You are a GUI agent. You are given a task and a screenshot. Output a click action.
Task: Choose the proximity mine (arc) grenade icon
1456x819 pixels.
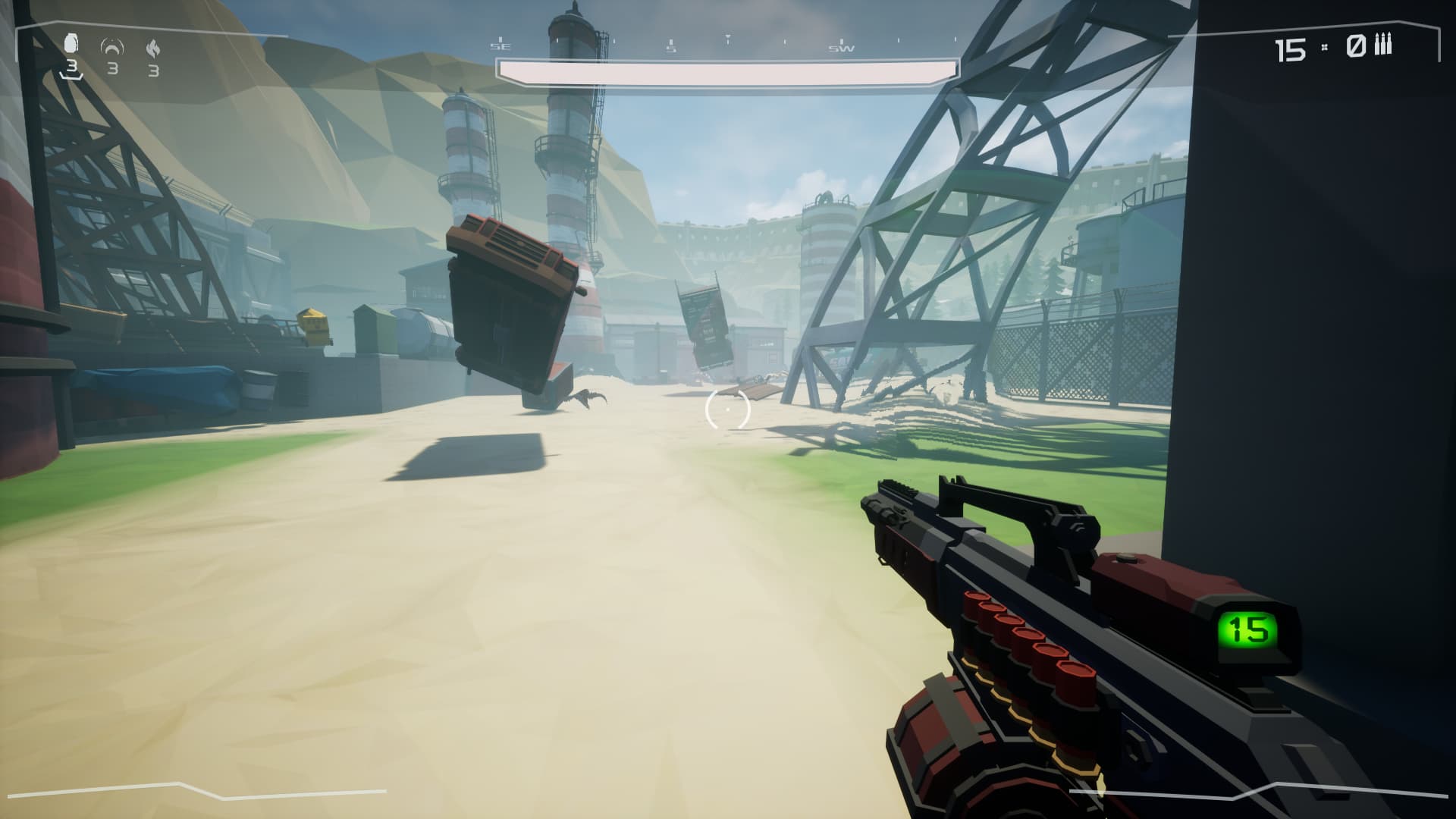point(112,47)
